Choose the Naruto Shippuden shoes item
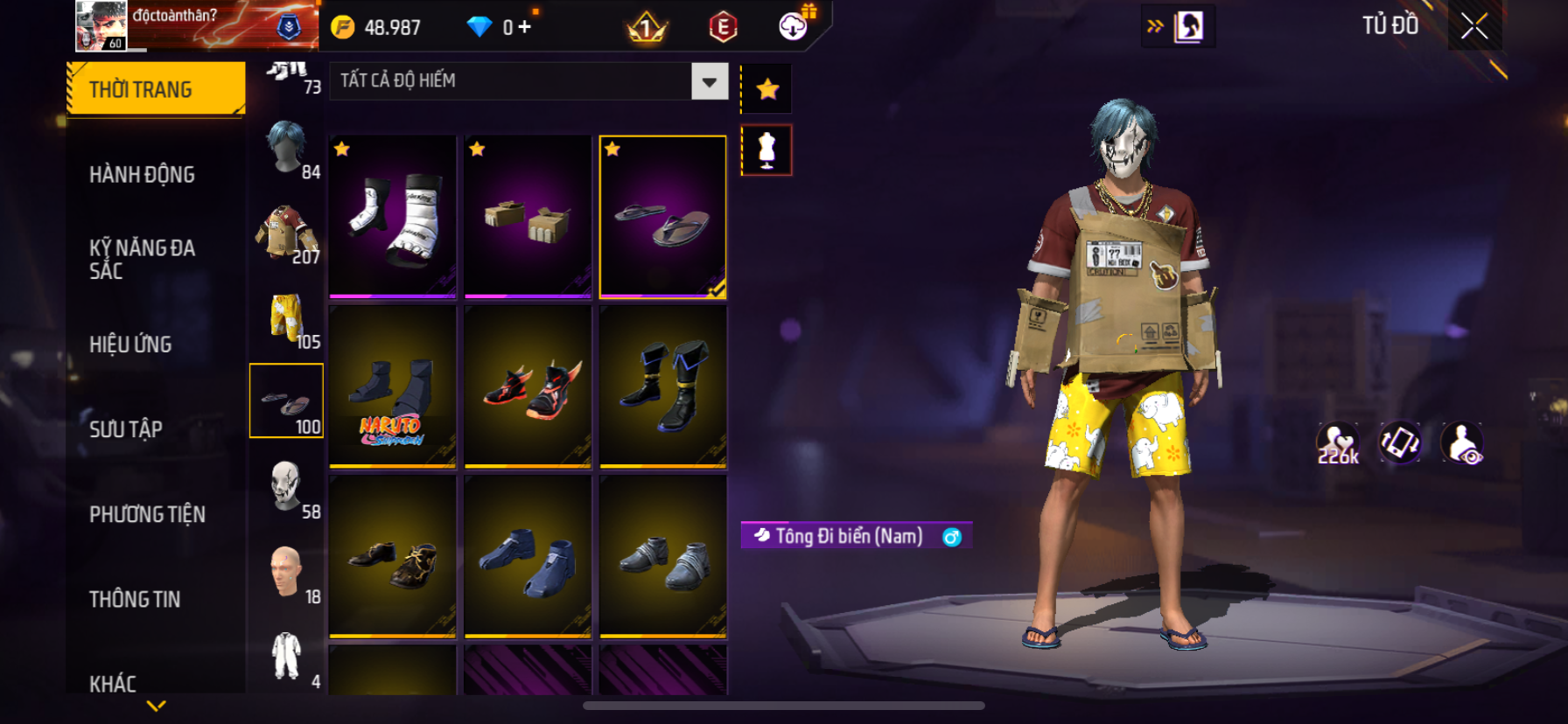 tap(393, 386)
